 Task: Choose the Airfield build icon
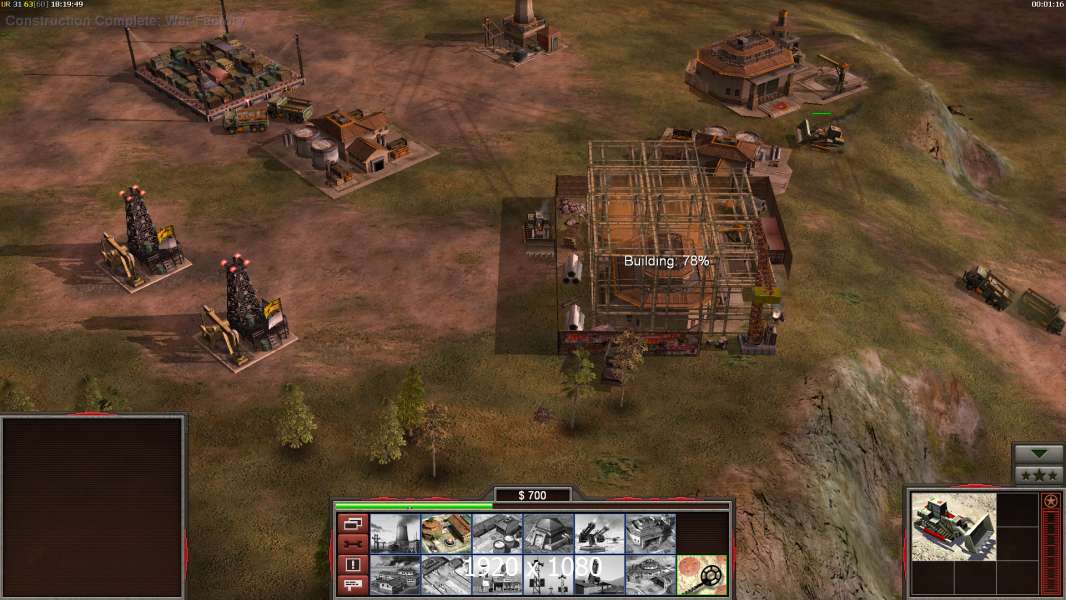pos(446,575)
